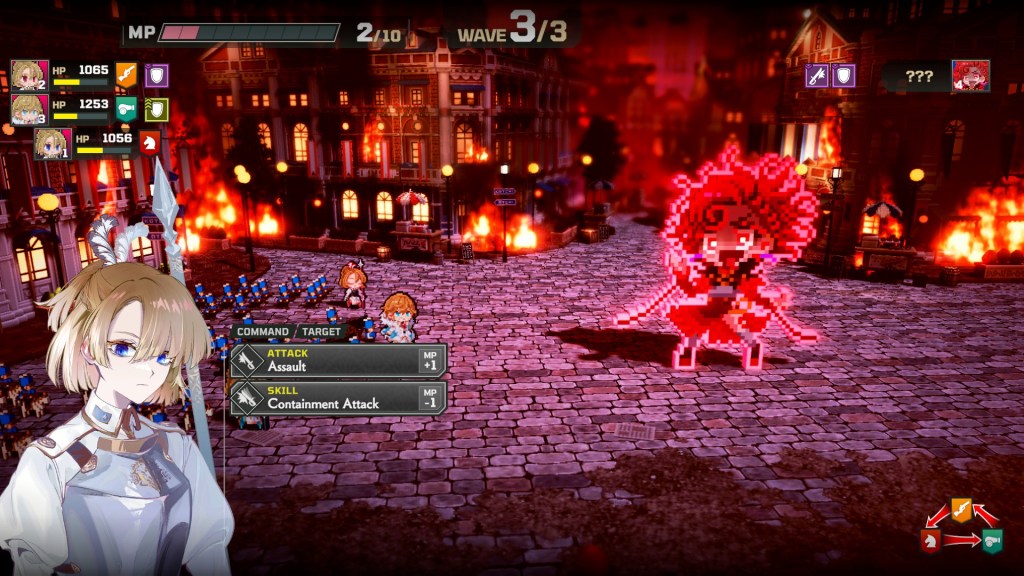This screenshot has width=1024, height=576.
Task: Select the Containment Attack skill
Action: click(x=337, y=397)
